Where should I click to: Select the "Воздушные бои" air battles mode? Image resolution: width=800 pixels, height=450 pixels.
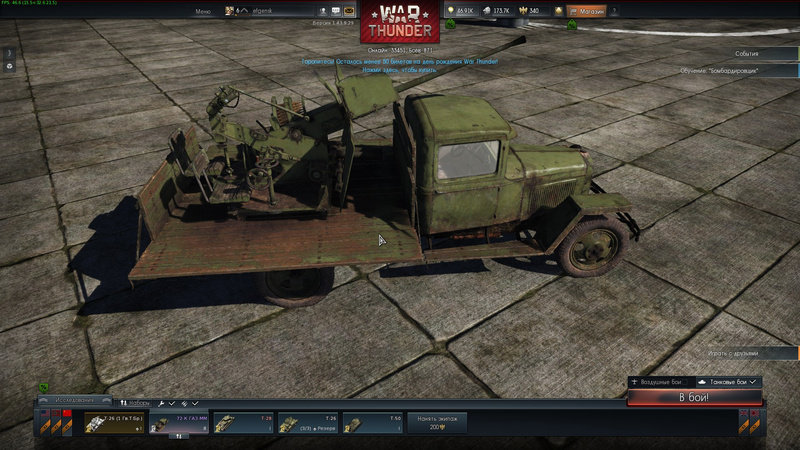tap(658, 382)
